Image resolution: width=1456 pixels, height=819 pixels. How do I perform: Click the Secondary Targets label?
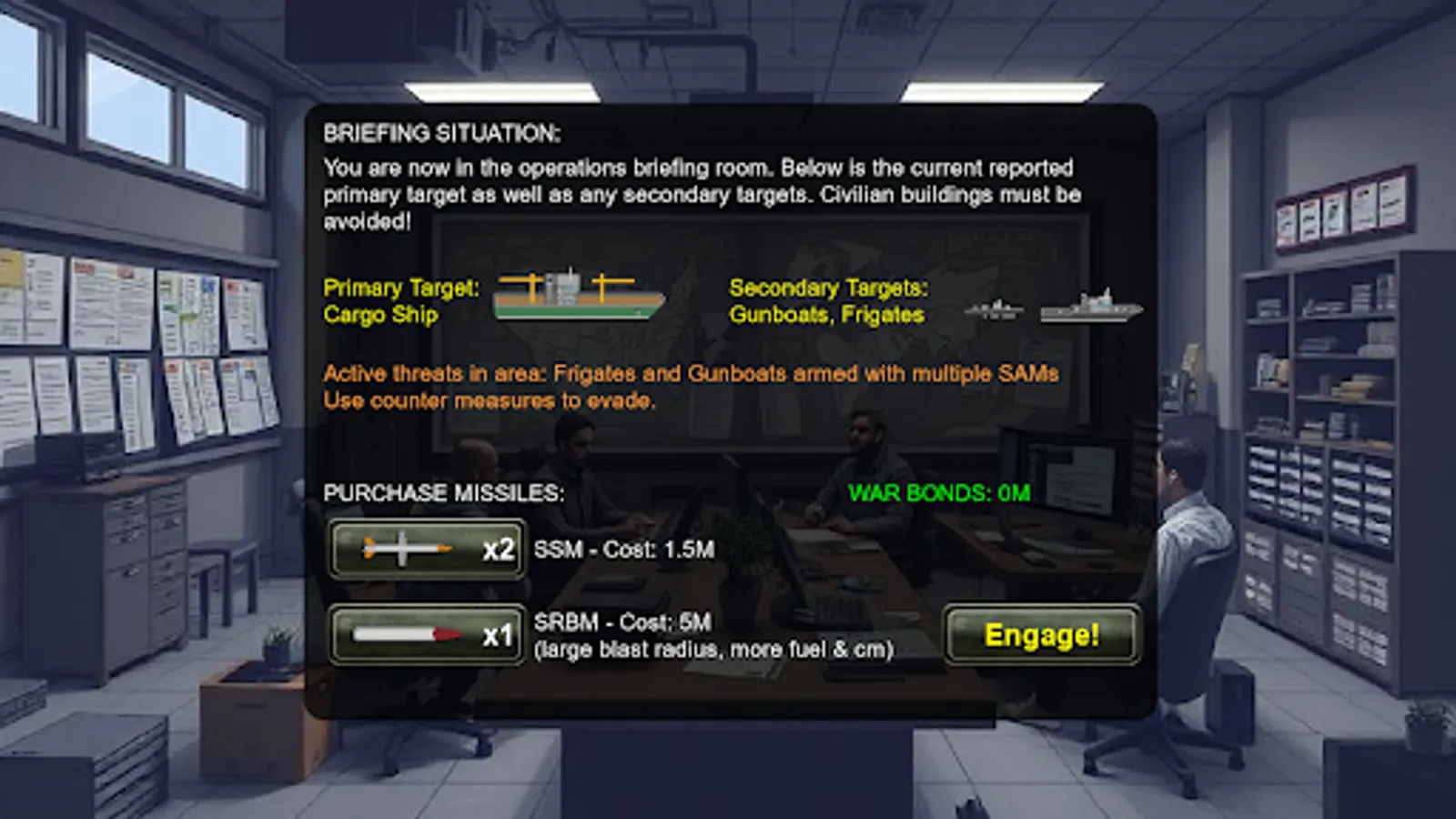coord(829,289)
